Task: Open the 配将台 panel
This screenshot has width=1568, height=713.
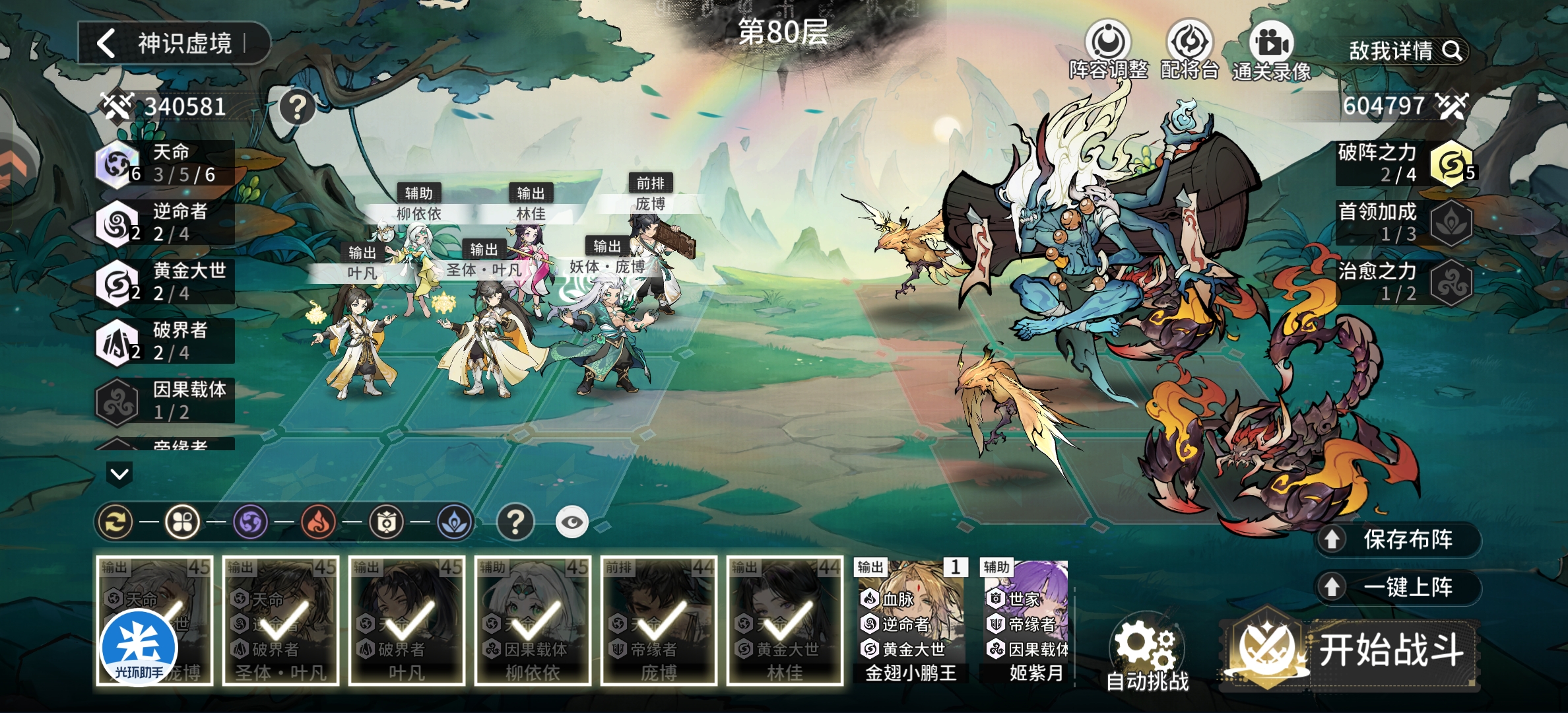Action: click(1189, 50)
